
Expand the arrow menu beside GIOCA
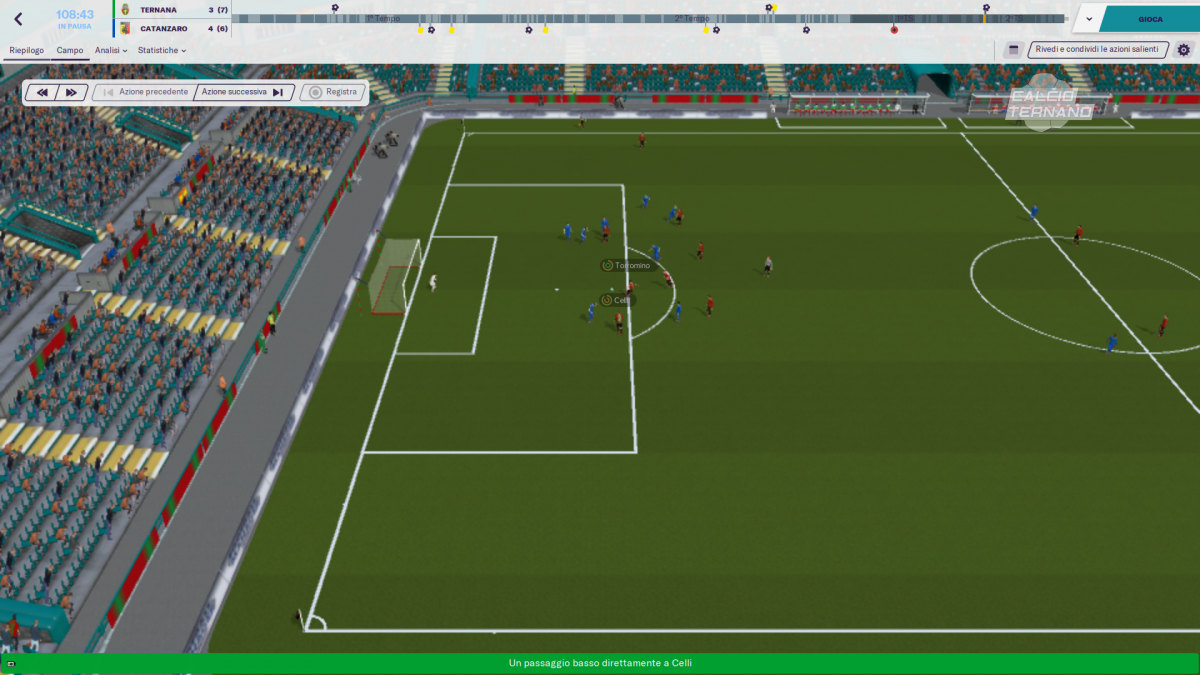(1089, 19)
